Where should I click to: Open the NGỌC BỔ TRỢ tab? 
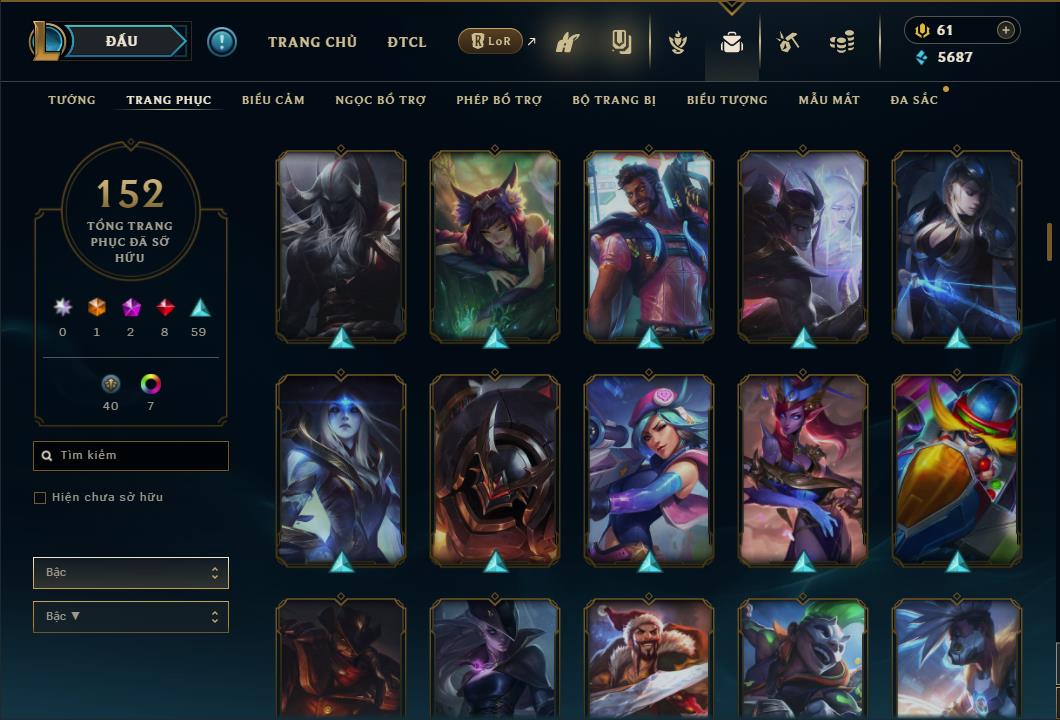[380, 100]
